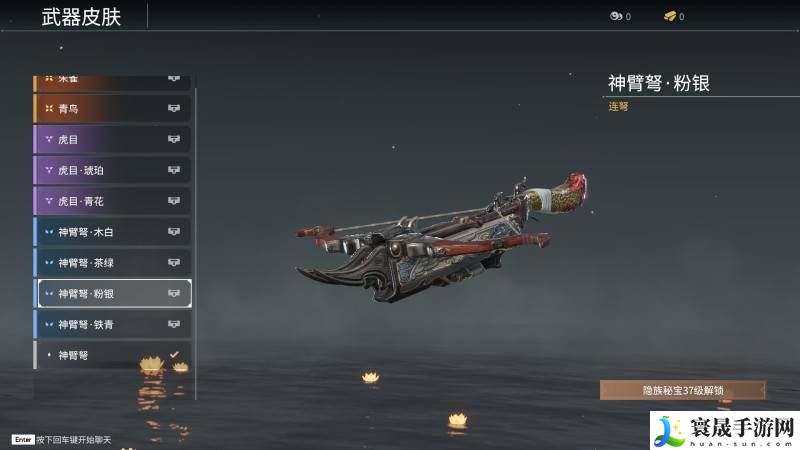Pick the 虎目·青花 skin entry

[x=112, y=201]
